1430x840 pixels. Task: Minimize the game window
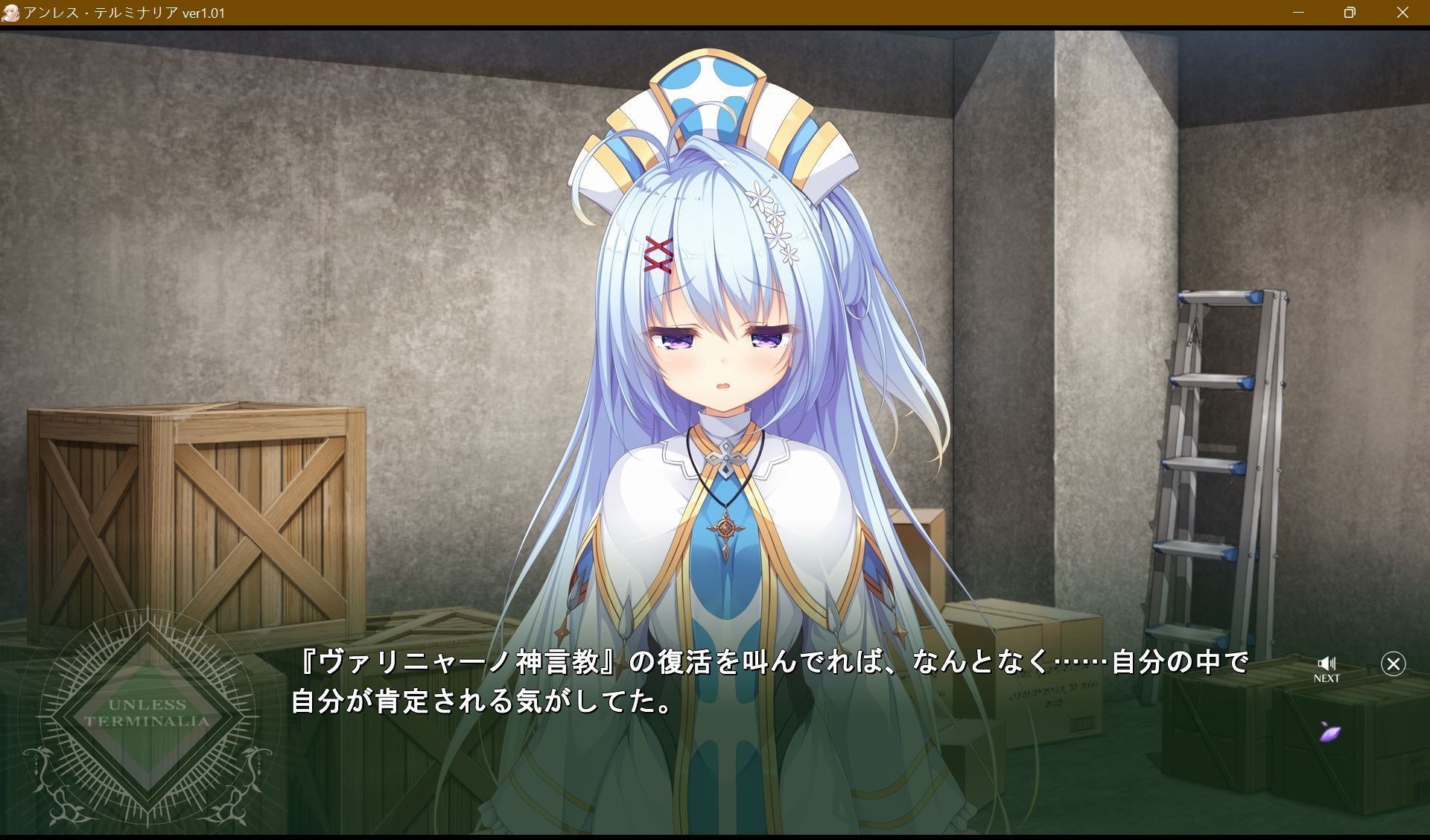[x=1299, y=12]
